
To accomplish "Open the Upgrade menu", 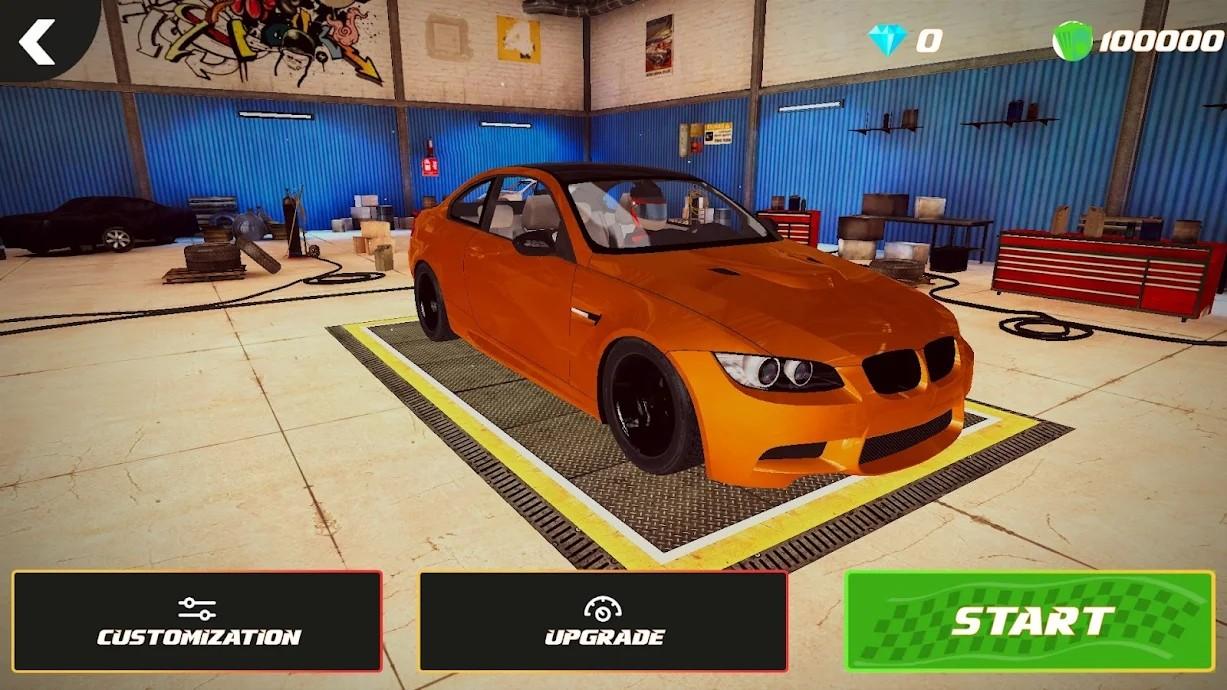I will [x=603, y=621].
